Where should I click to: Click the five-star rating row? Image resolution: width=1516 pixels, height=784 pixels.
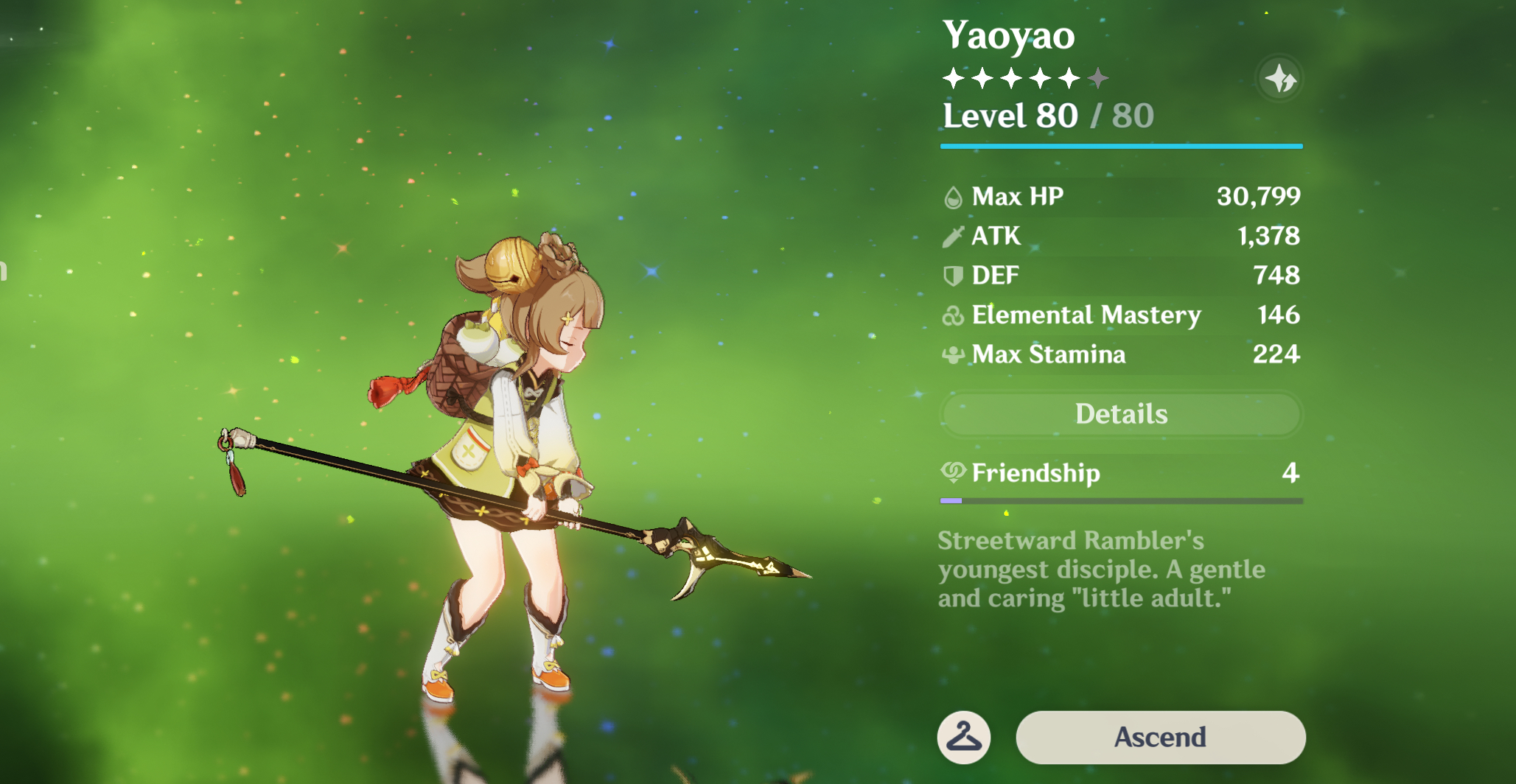click(1023, 77)
